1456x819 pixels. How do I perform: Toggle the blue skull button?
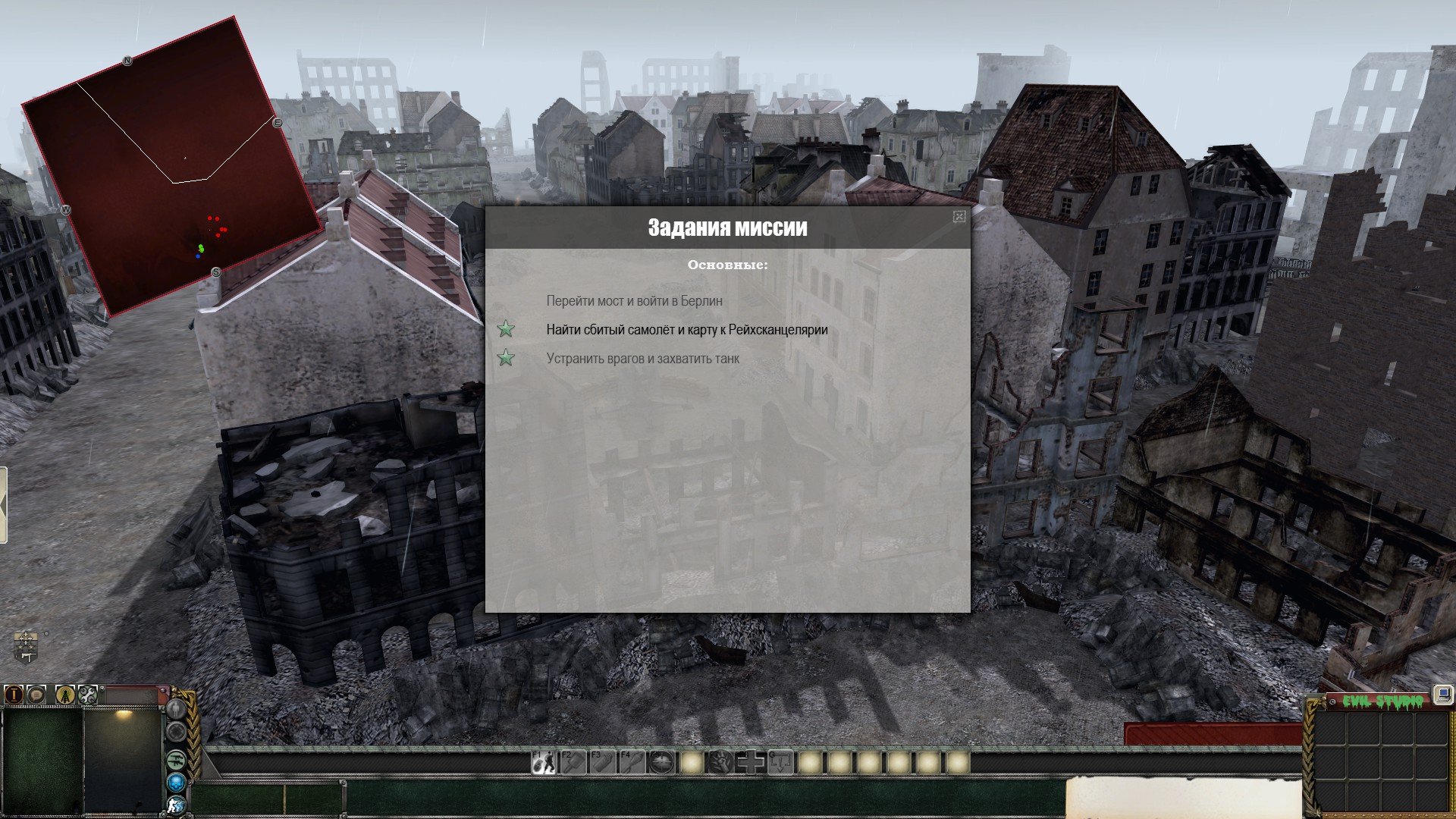177,782
